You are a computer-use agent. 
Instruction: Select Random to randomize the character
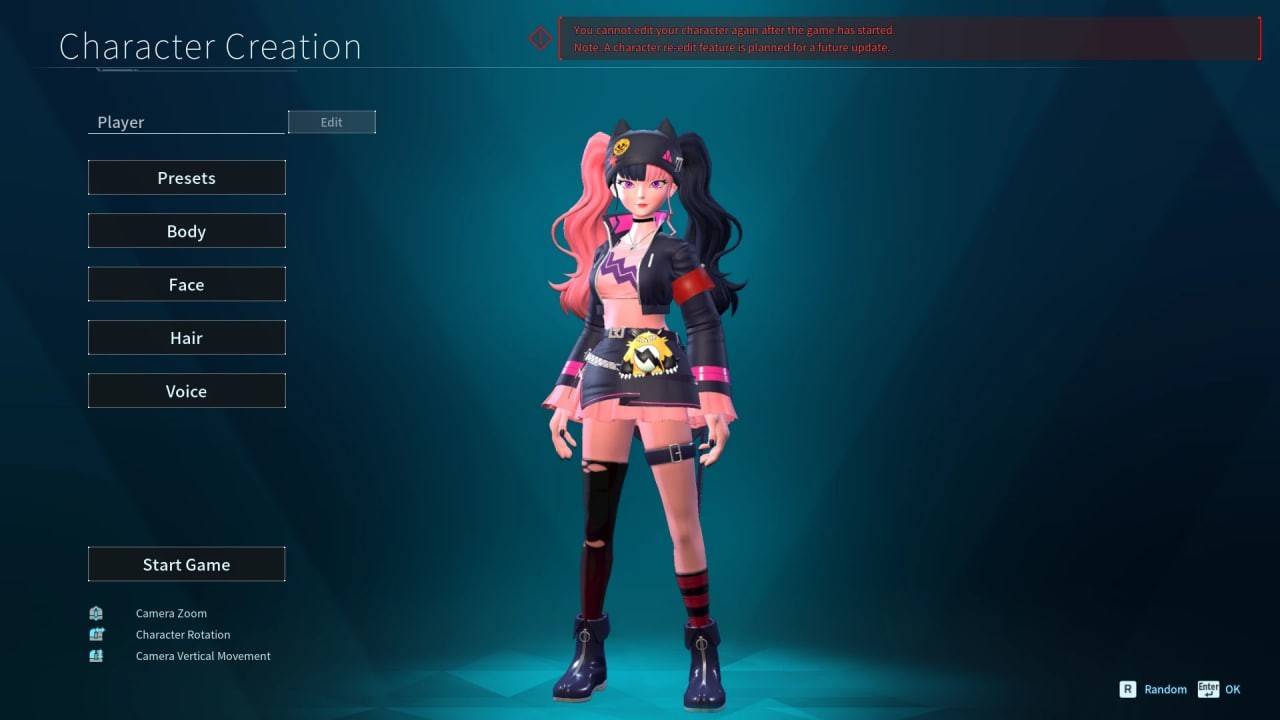pos(1165,689)
